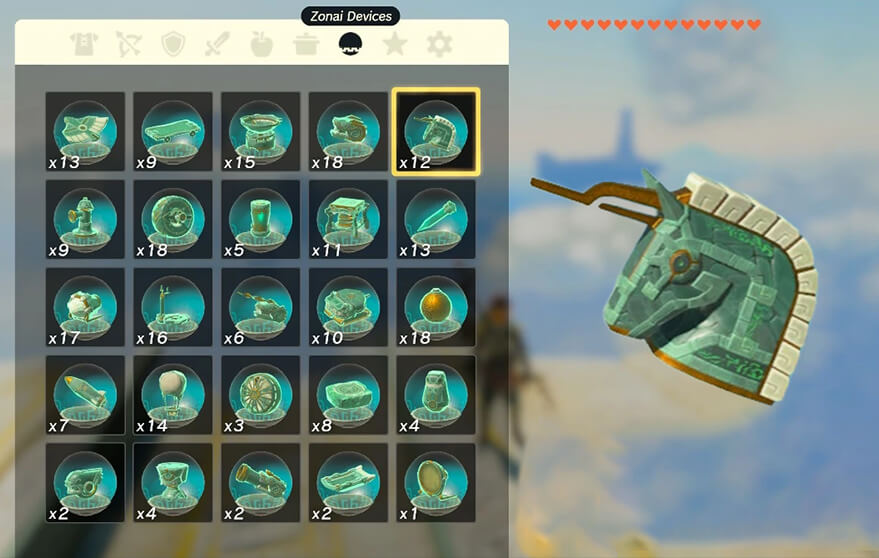The image size is (879, 558).
Task: Pick the Construct Head device slot
Action: pyautogui.click(x=436, y=131)
